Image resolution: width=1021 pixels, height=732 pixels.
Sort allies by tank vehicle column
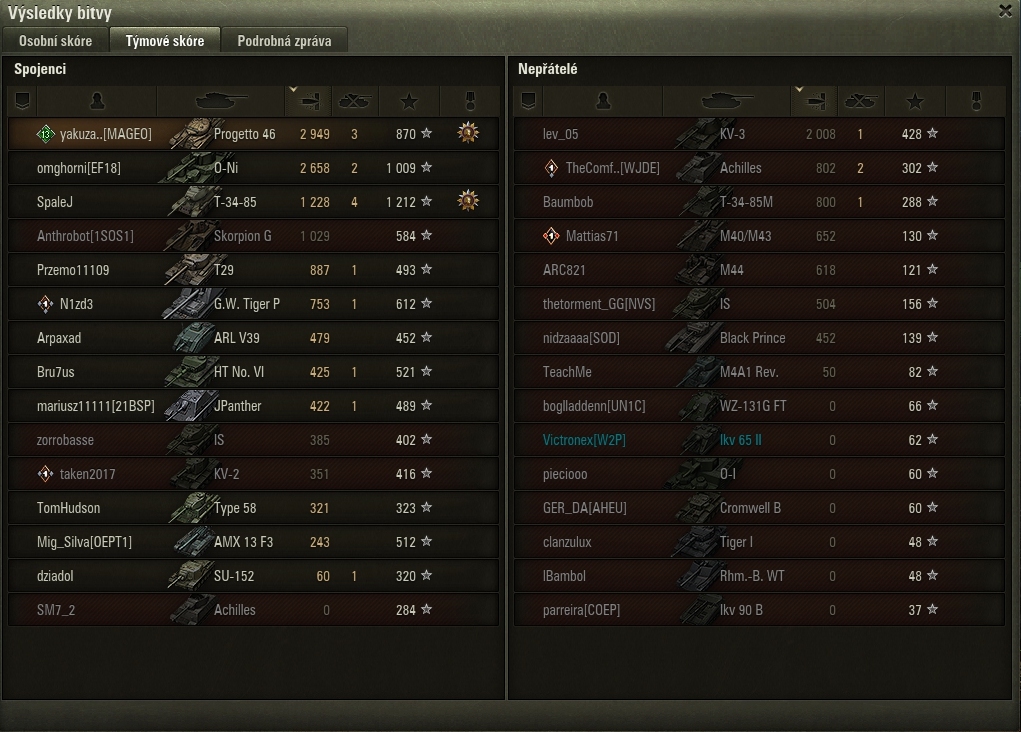(x=221, y=101)
